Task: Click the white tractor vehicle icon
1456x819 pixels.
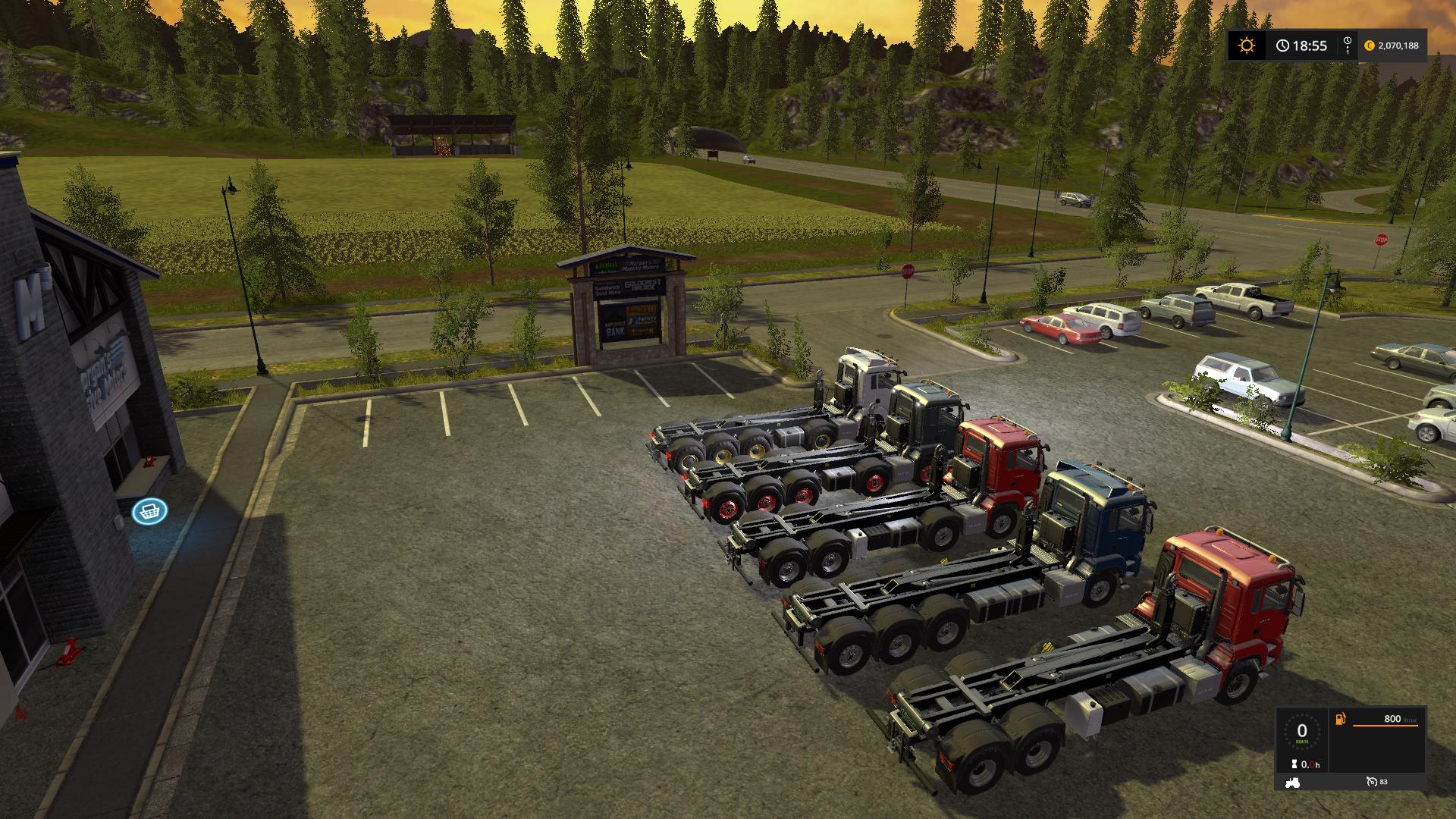Action: tap(1292, 782)
